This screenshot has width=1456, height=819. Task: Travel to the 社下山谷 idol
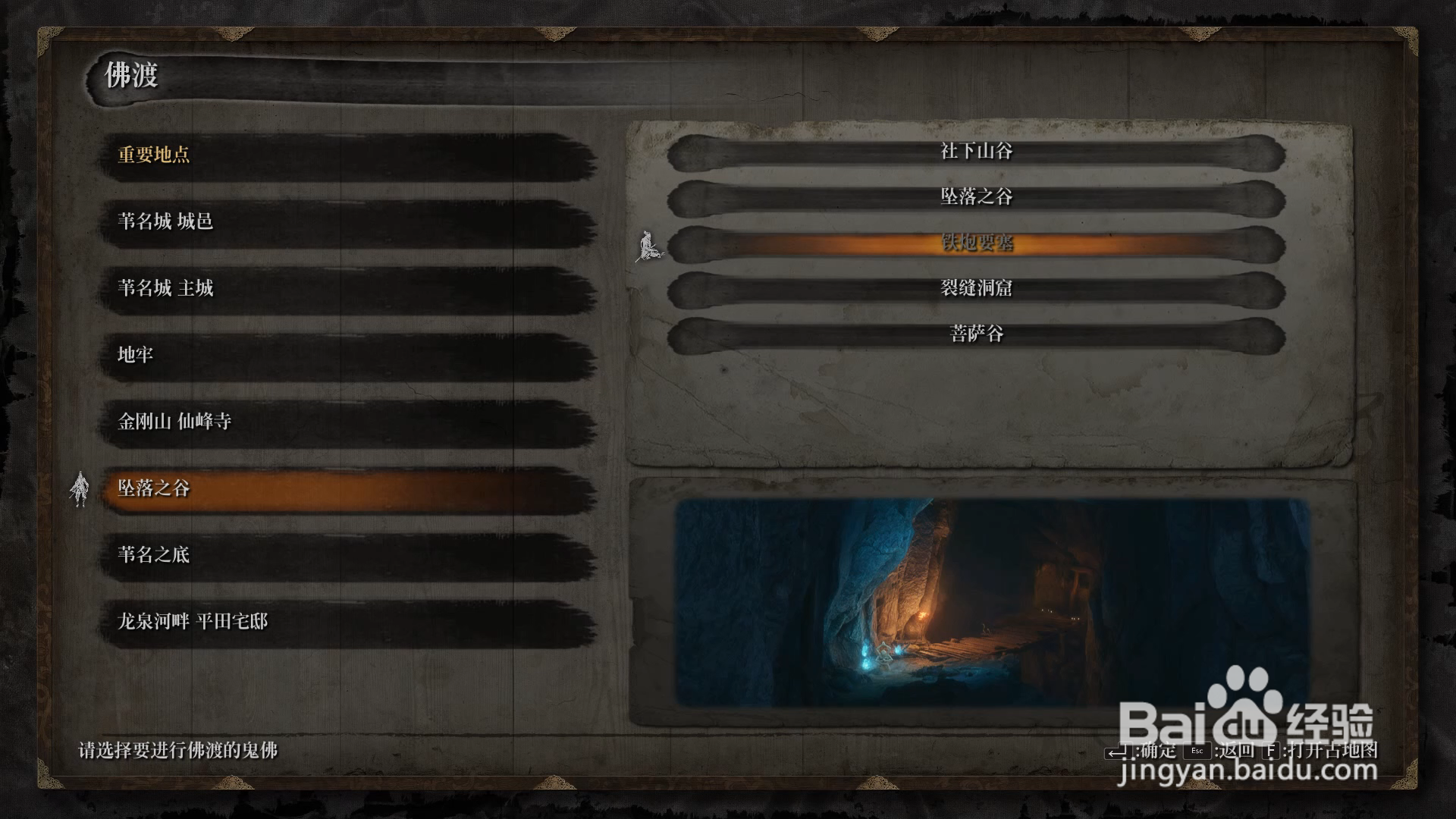pos(976,152)
